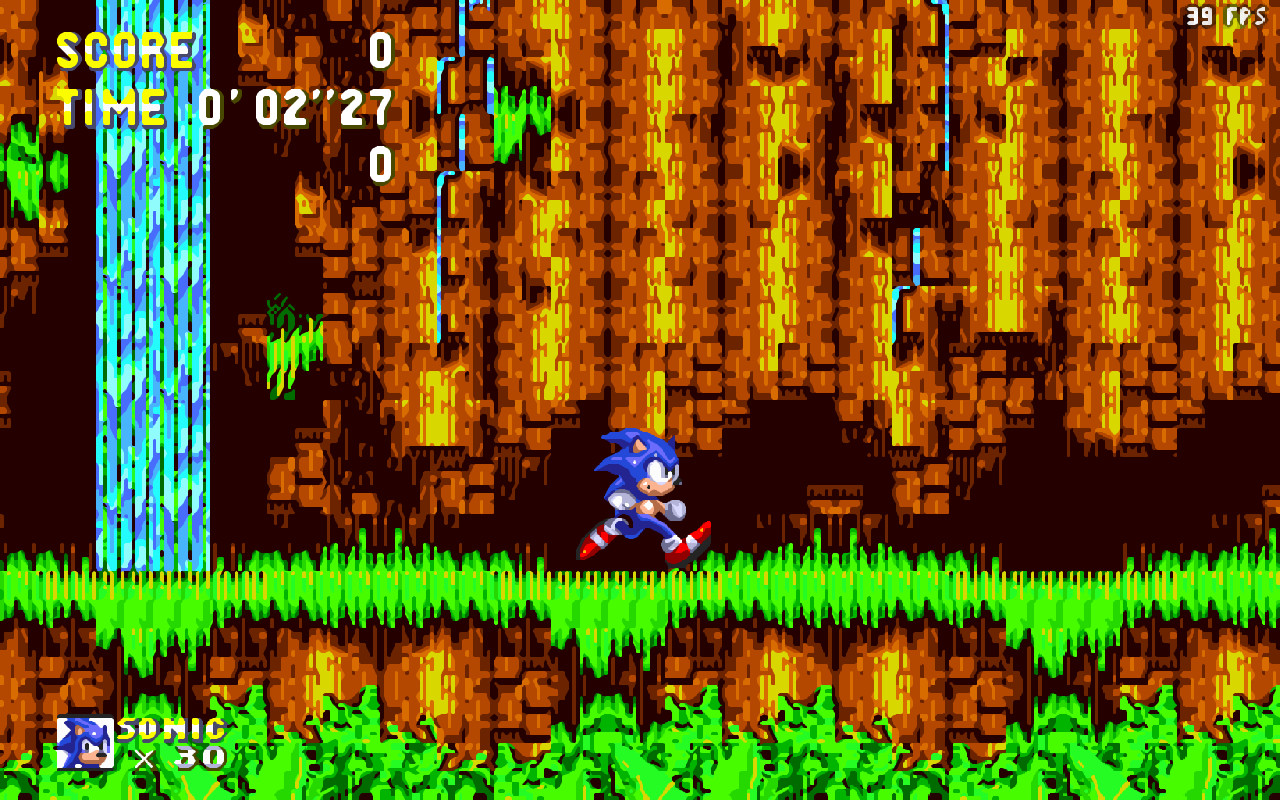The image size is (1280, 800).
Task: Click the 39 FPS counter
Action: tap(1228, 14)
